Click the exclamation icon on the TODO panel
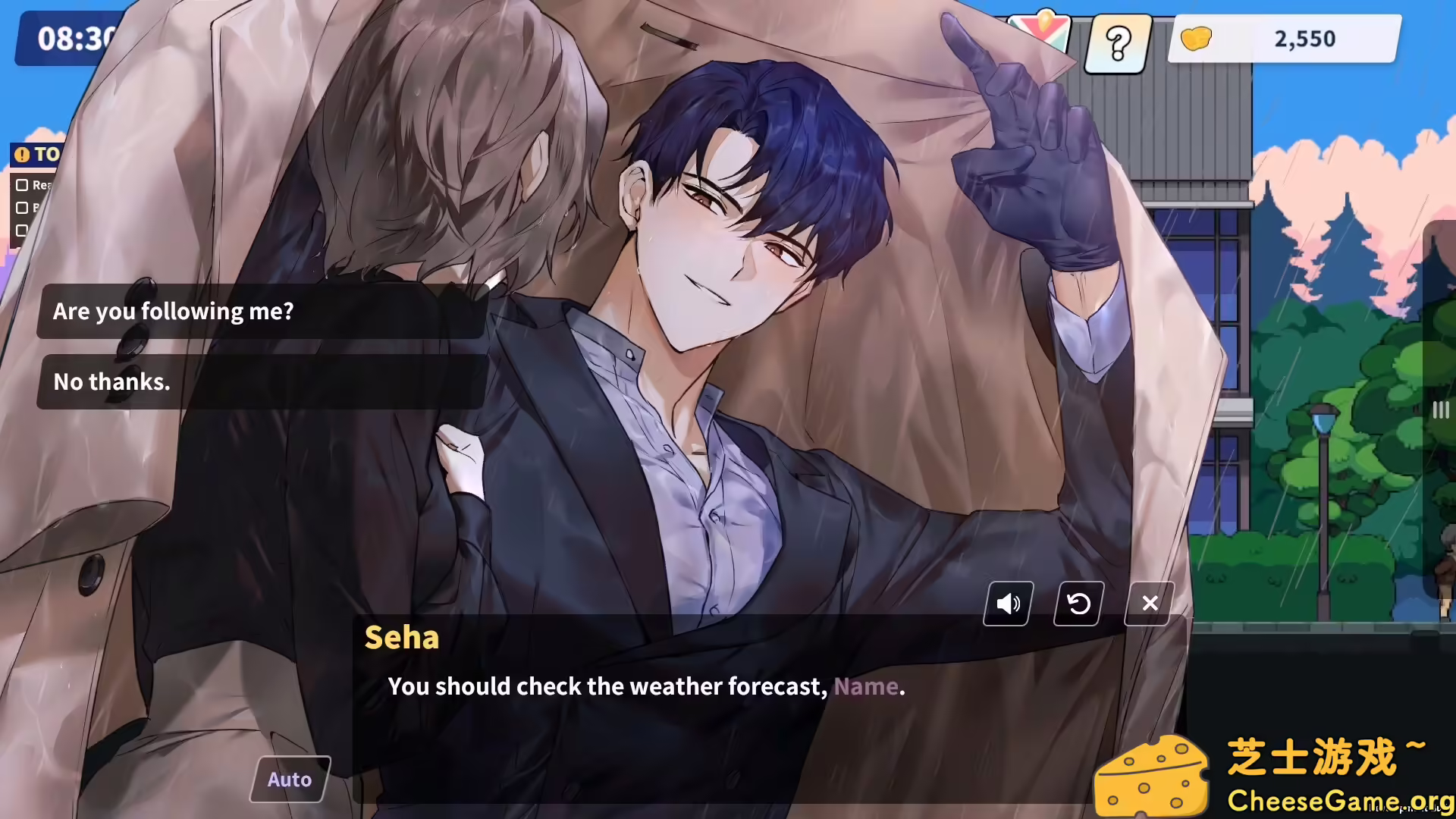The height and width of the screenshot is (819, 1456). (23, 155)
